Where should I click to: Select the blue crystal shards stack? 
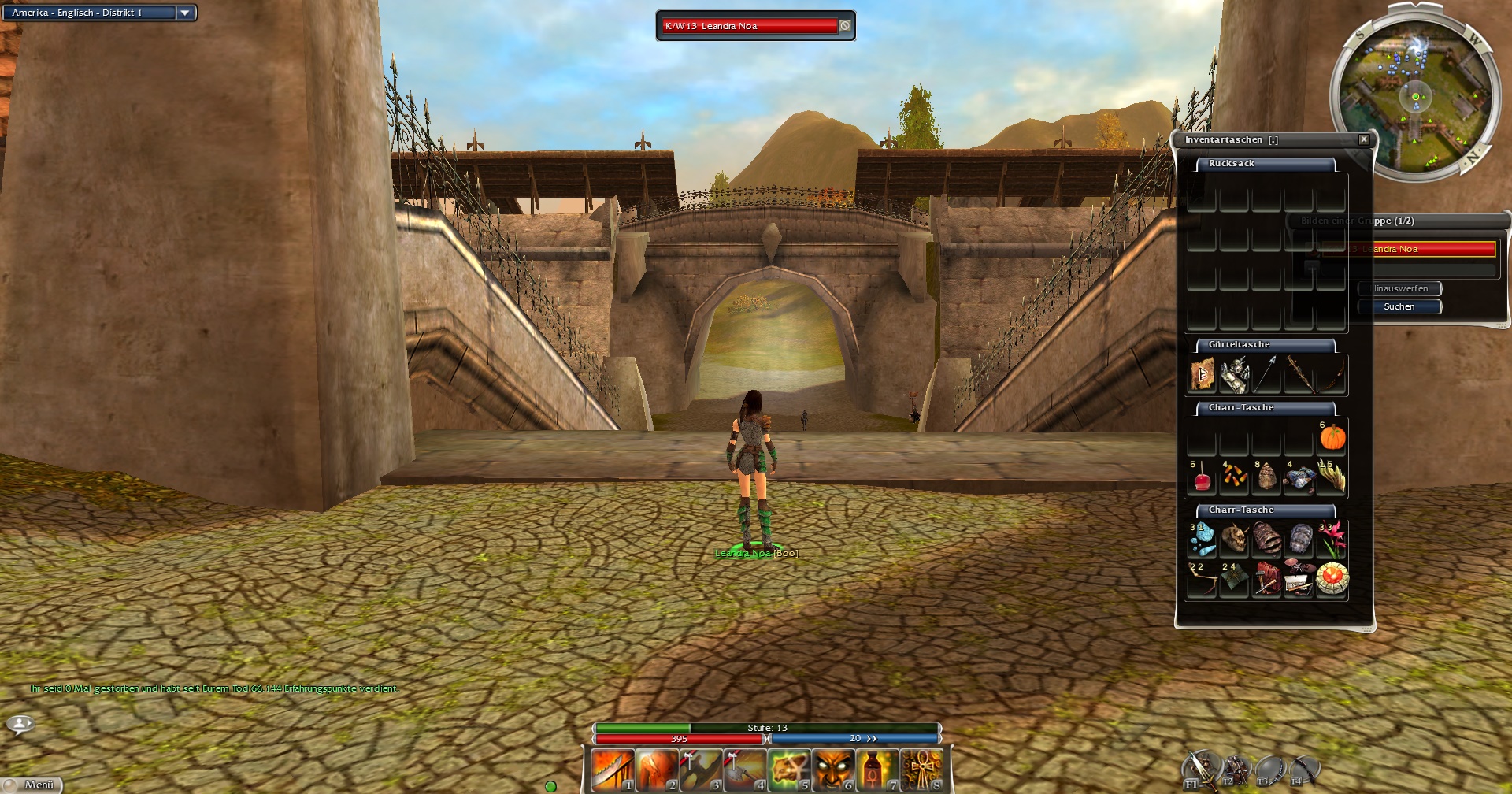(x=1202, y=540)
